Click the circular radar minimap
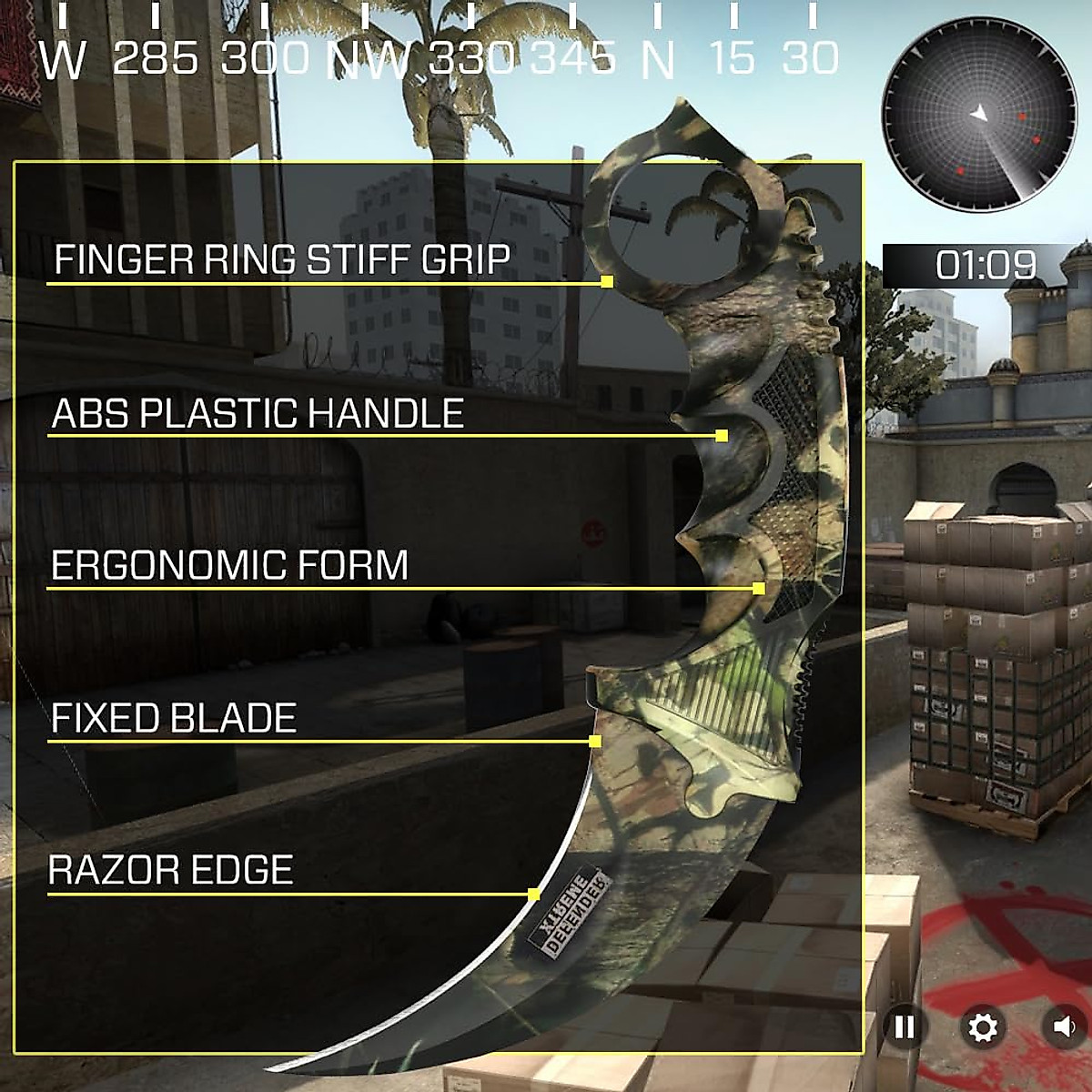Image resolution: width=1092 pixels, height=1092 pixels. [978, 116]
